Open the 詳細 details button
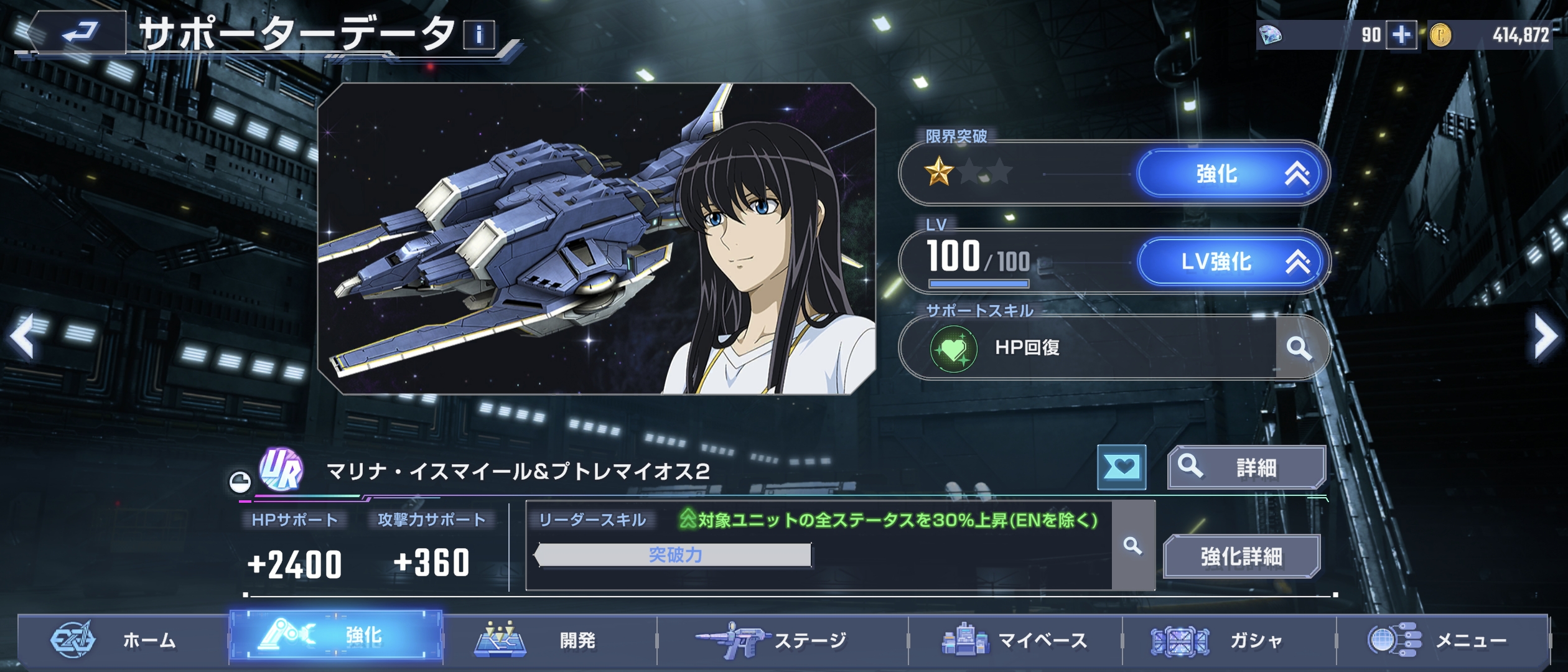Image resolution: width=1568 pixels, height=672 pixels. [x=1246, y=467]
